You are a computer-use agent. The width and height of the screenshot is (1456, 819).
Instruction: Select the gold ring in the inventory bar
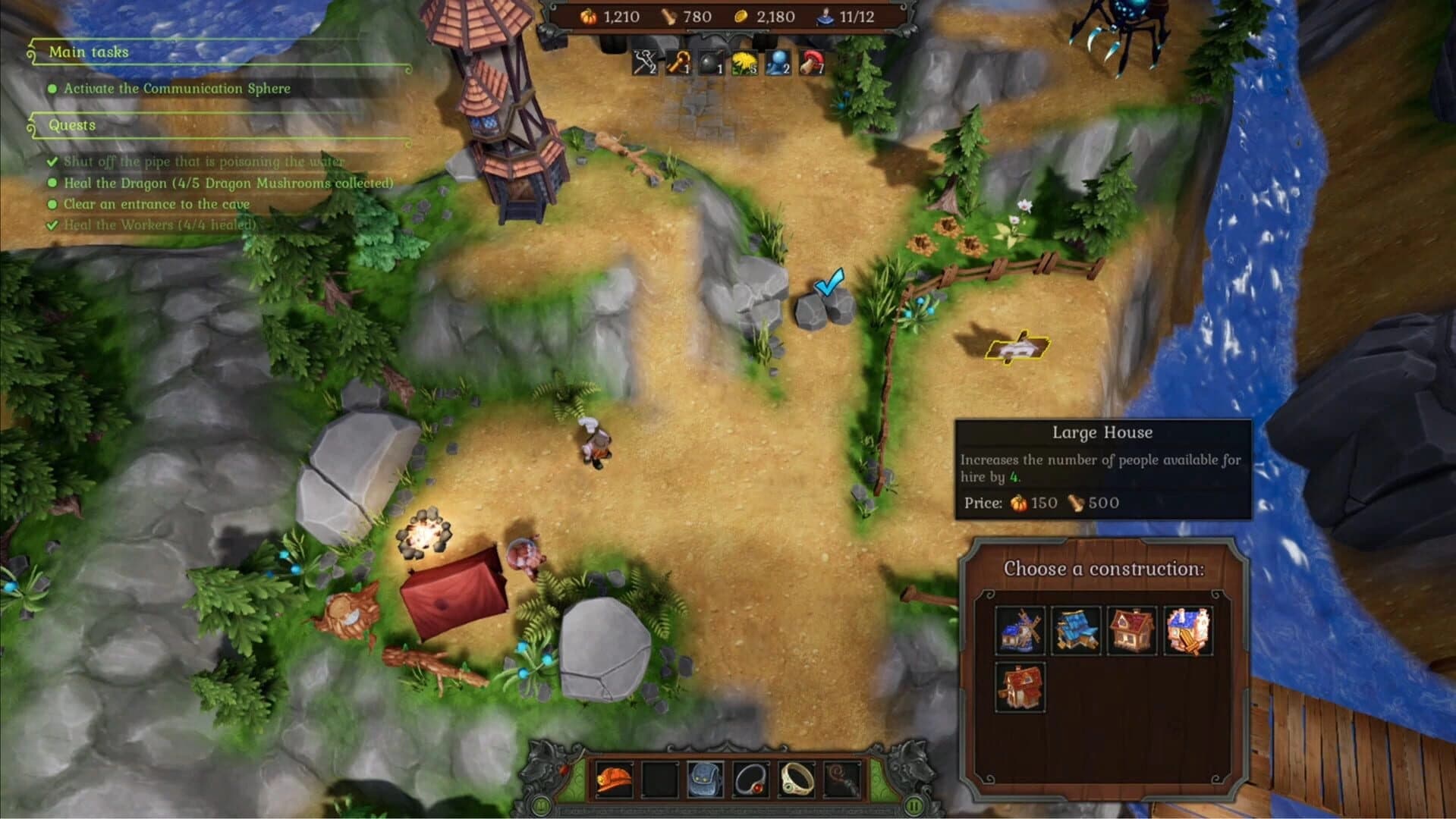[x=795, y=780]
